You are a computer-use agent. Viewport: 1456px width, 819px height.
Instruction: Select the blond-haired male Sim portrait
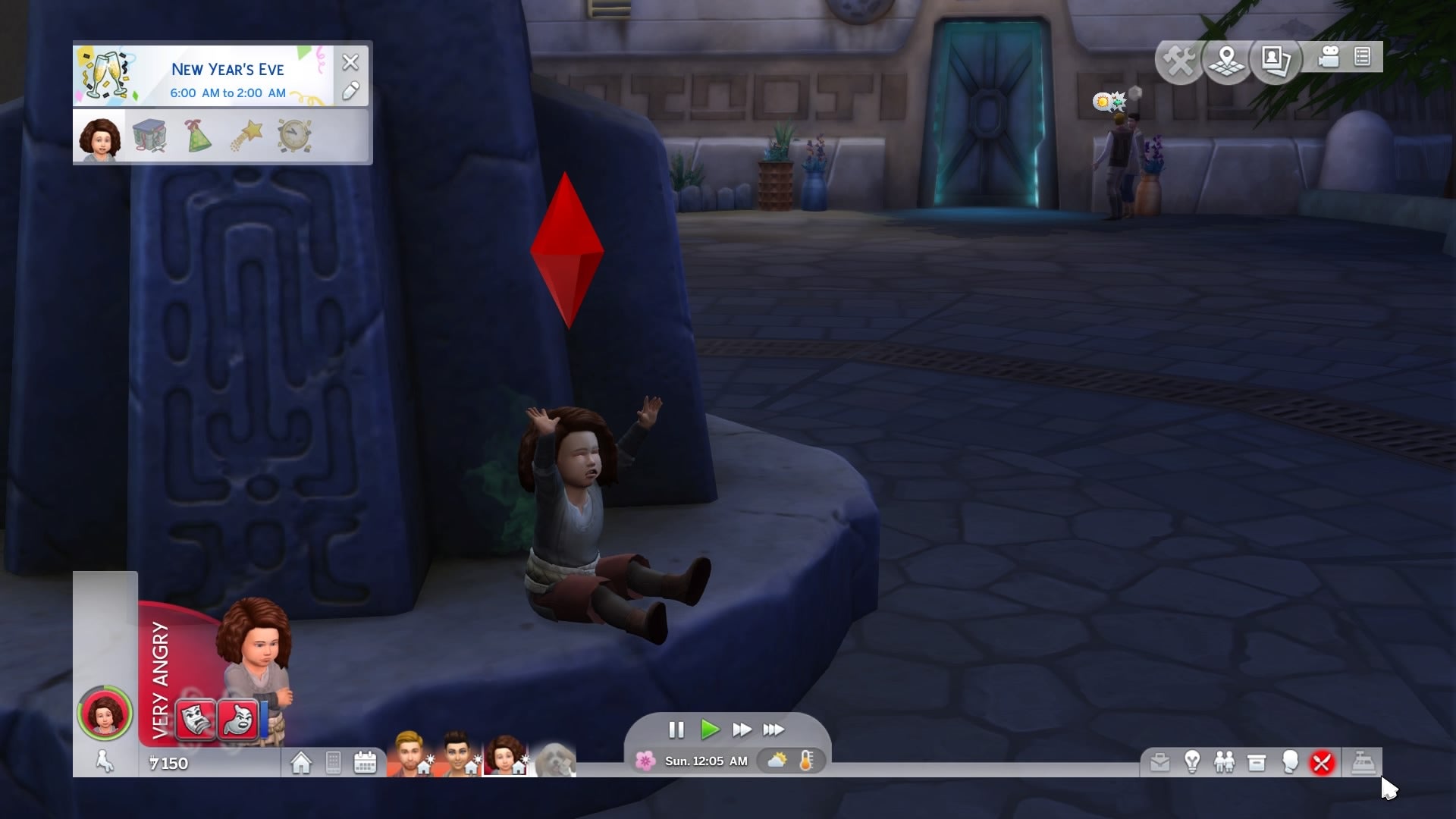pyautogui.click(x=409, y=754)
